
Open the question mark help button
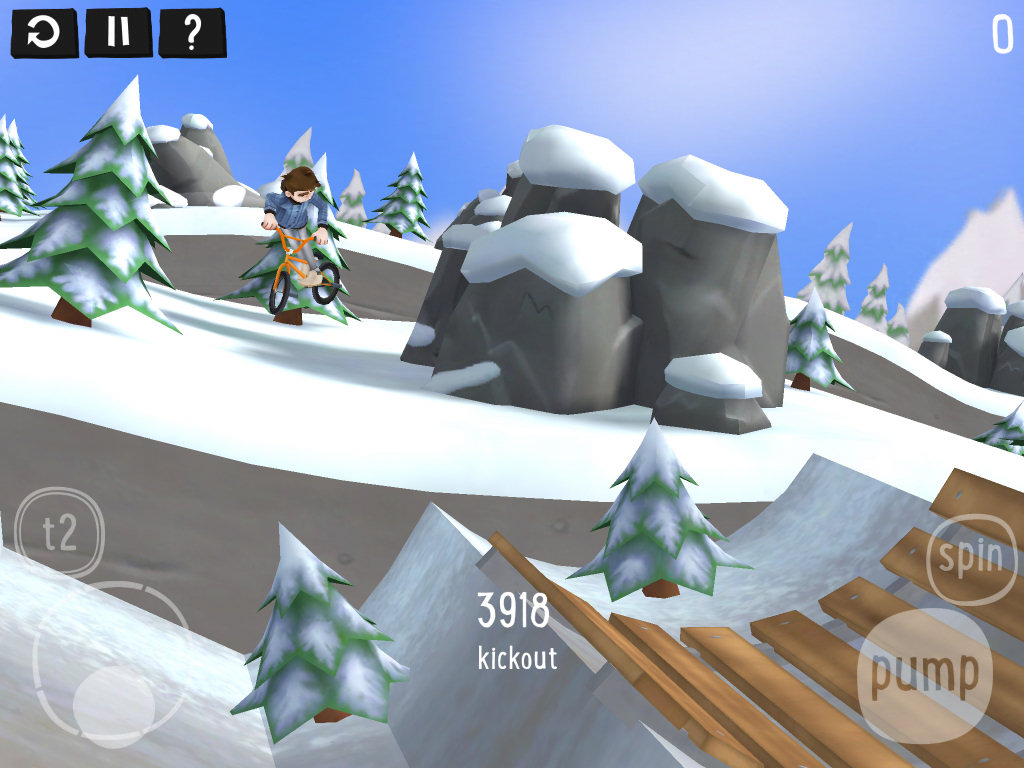point(192,33)
